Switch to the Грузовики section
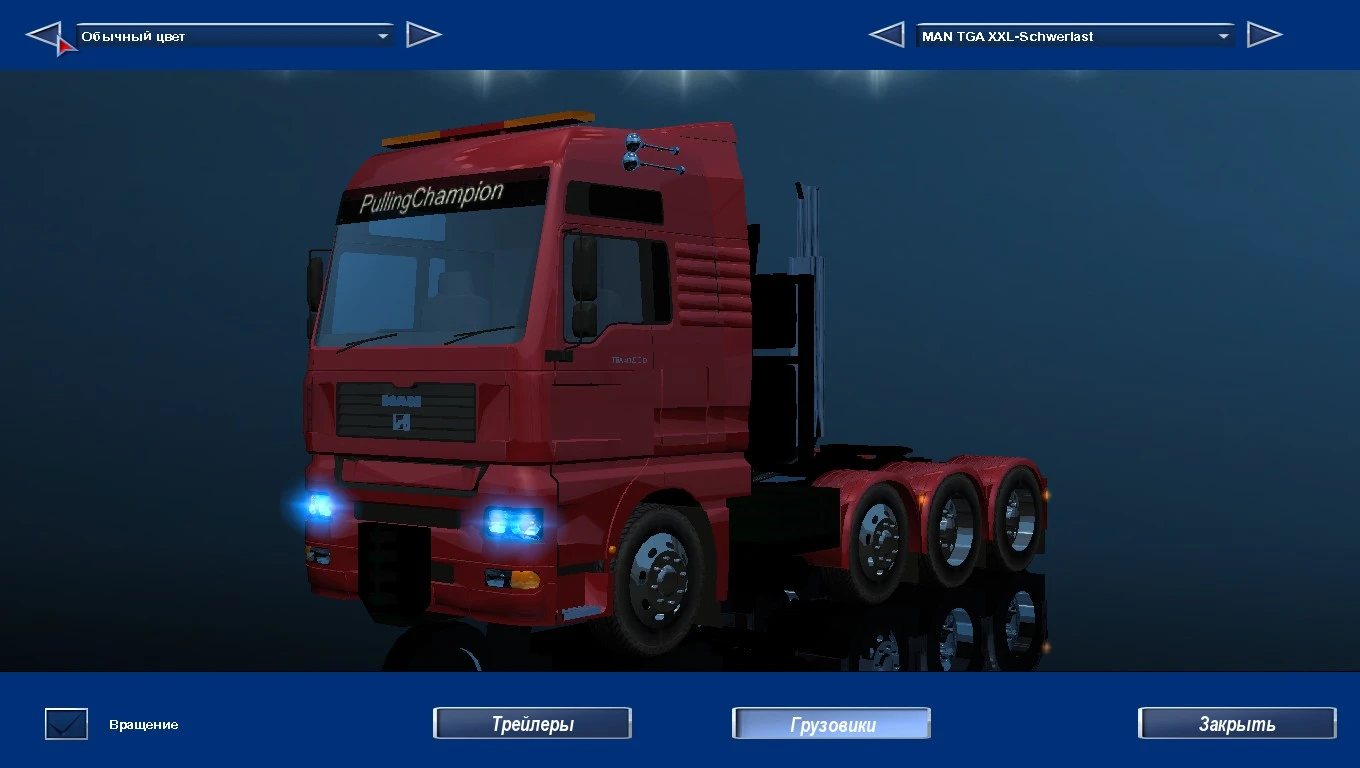The image size is (1360, 768). (x=831, y=723)
